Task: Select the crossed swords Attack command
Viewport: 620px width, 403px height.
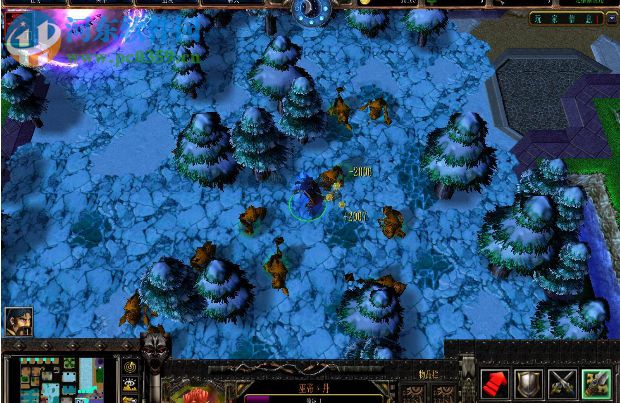Action: point(563,382)
